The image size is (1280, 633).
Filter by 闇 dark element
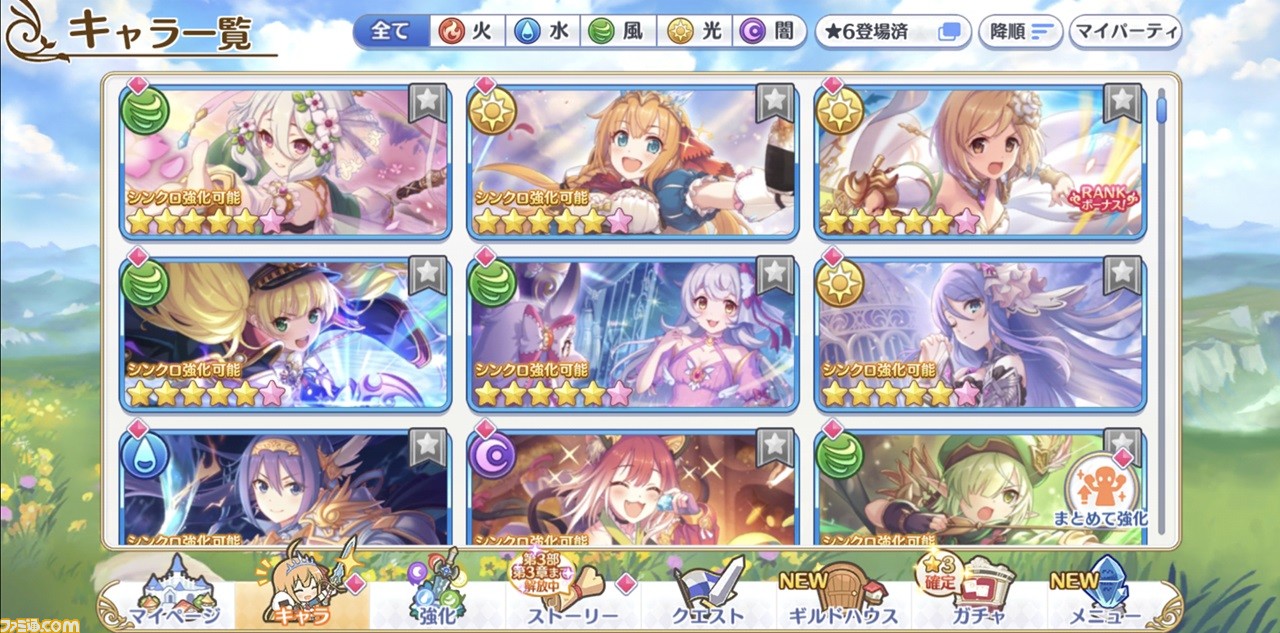[770, 31]
